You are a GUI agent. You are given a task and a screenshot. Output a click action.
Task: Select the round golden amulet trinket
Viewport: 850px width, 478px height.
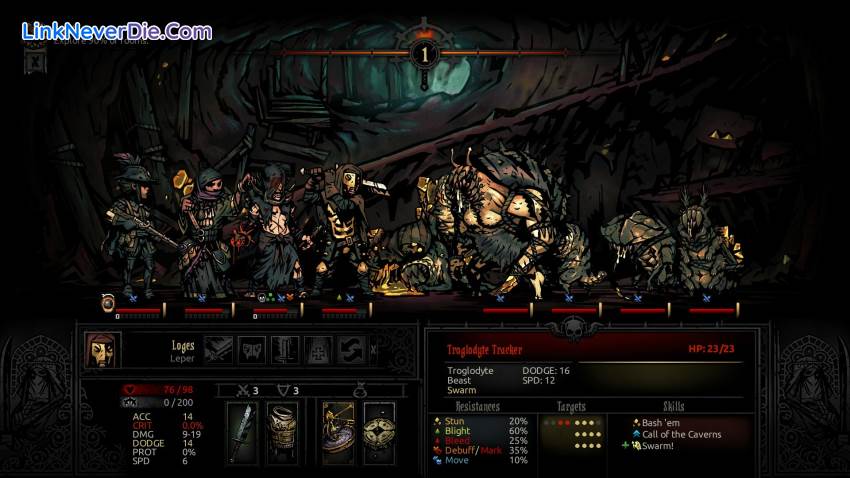[379, 433]
